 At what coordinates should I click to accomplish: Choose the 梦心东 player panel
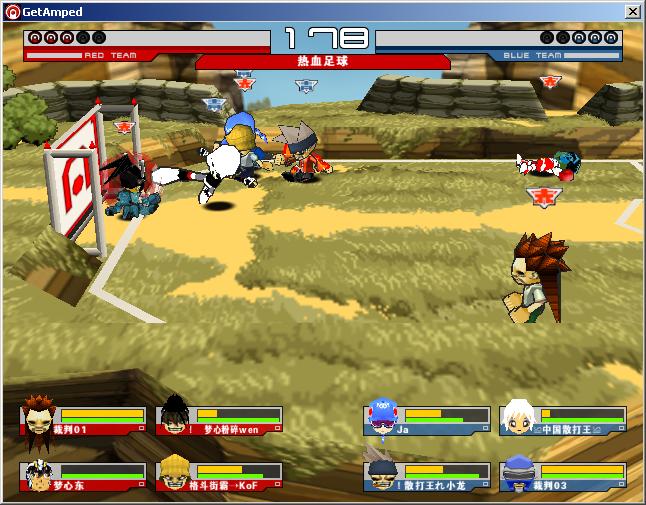point(83,476)
